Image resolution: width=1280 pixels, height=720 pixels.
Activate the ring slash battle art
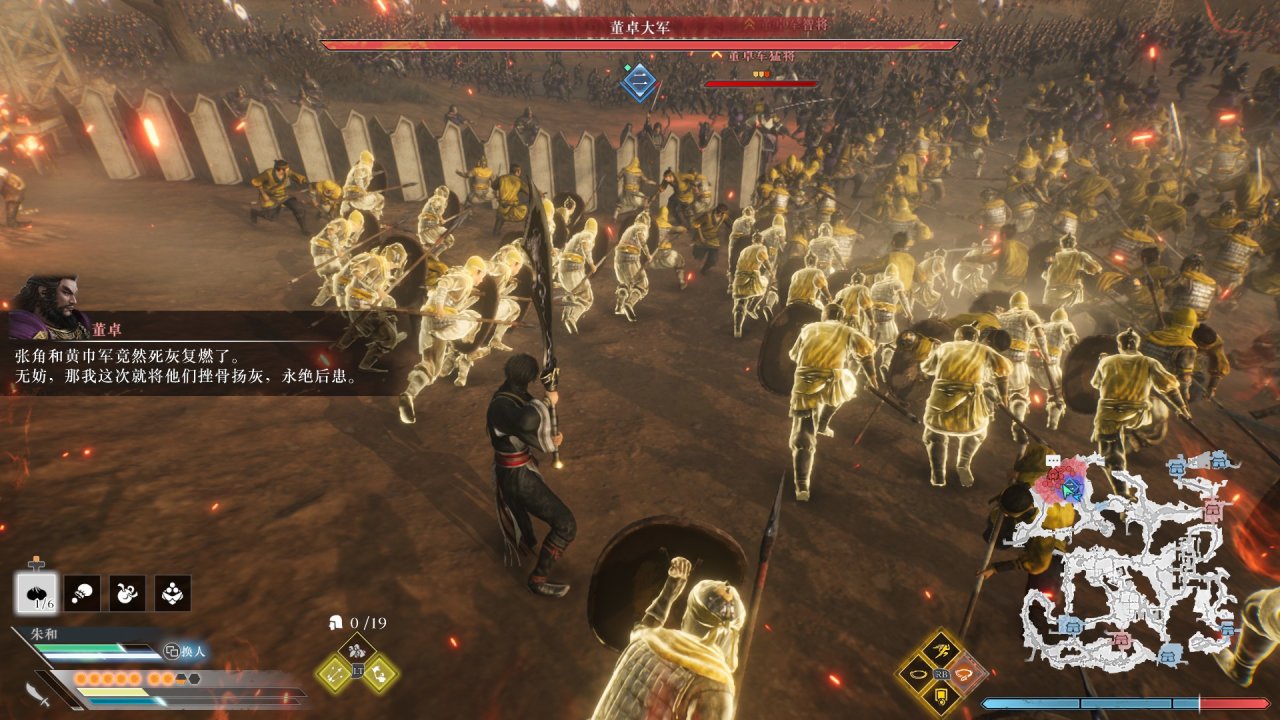tap(917, 674)
